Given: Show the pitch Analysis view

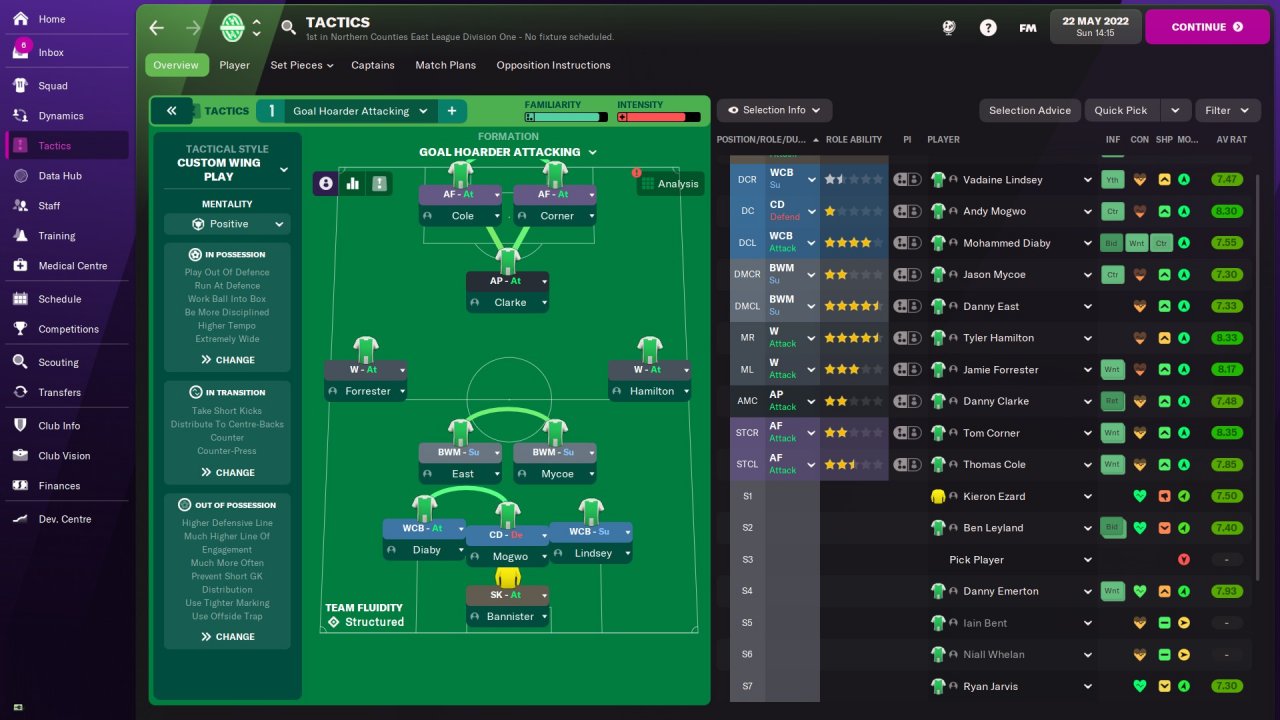Looking at the screenshot, I should (x=669, y=184).
